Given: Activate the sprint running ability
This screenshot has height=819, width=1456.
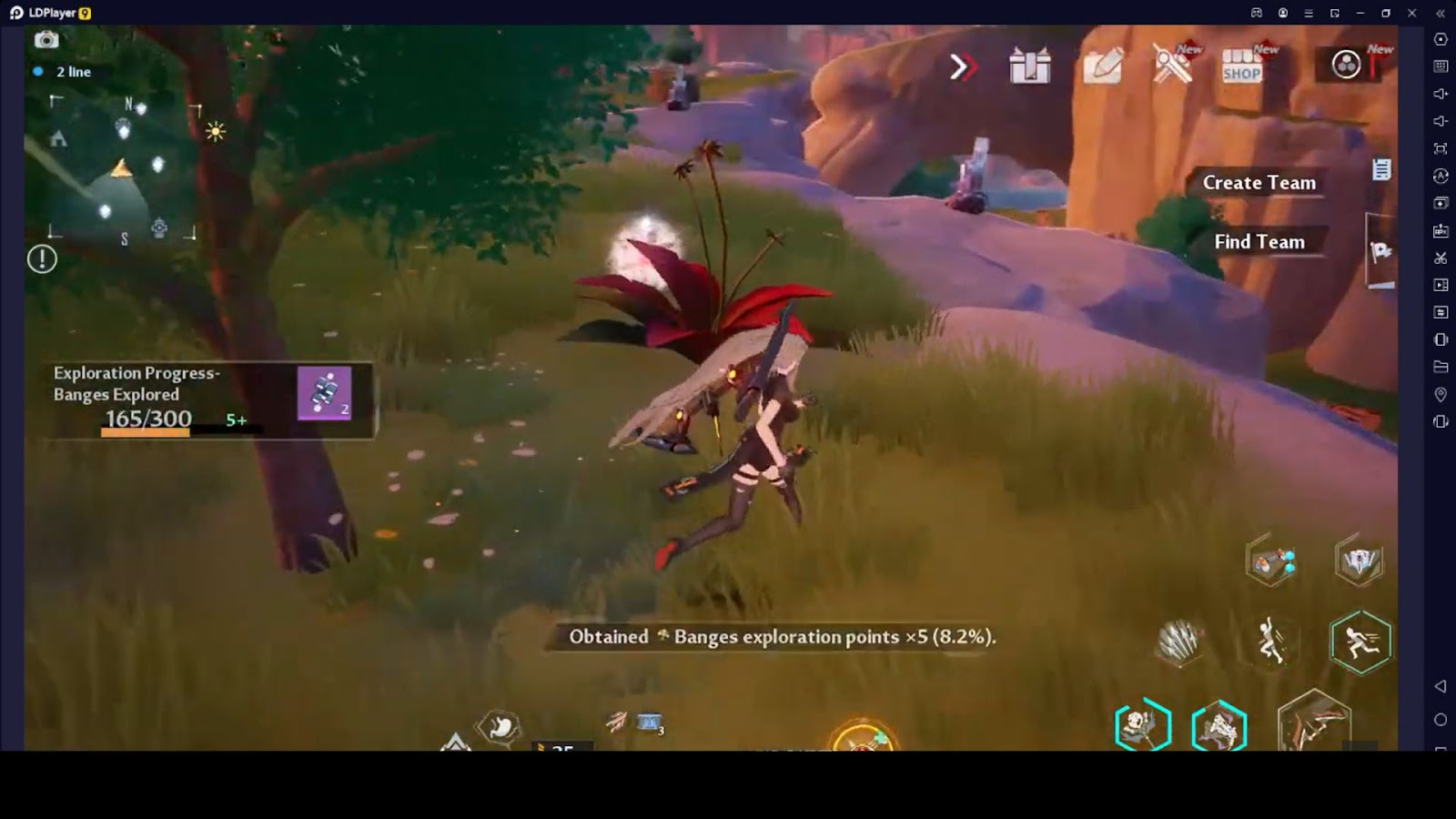Looking at the screenshot, I should 1360,642.
